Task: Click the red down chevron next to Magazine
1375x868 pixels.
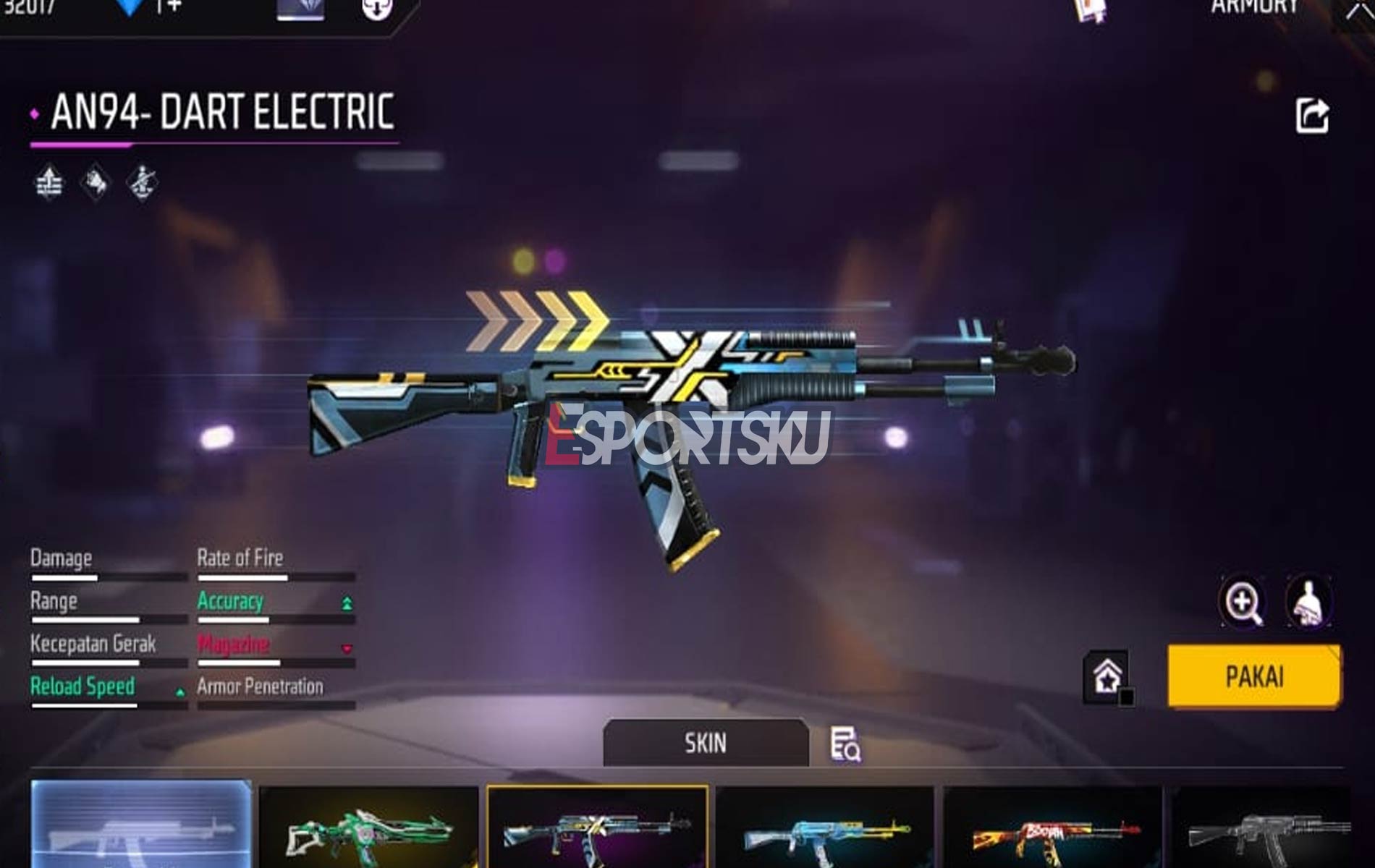Action: (346, 650)
